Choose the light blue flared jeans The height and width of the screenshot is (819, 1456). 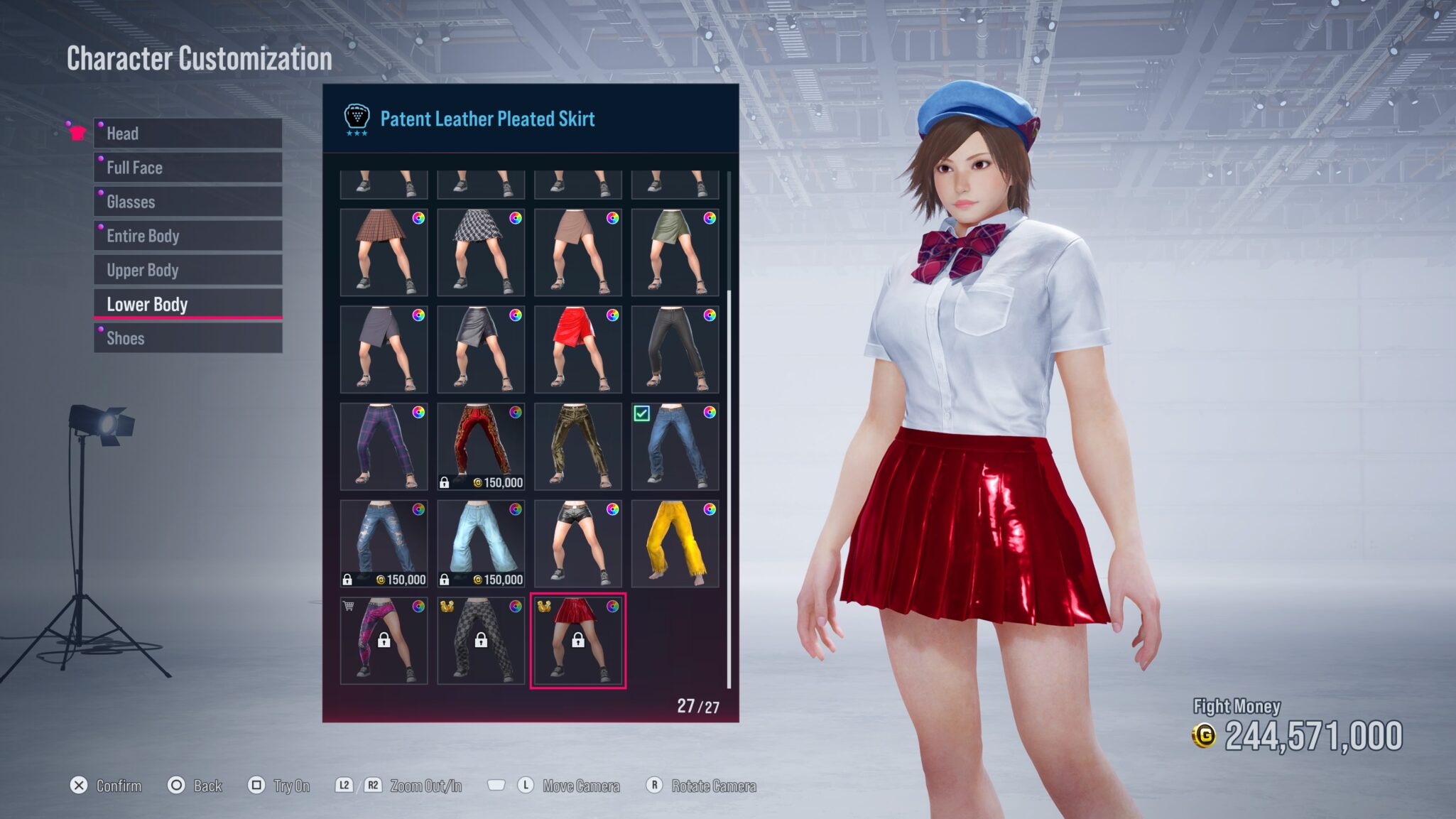tap(481, 543)
